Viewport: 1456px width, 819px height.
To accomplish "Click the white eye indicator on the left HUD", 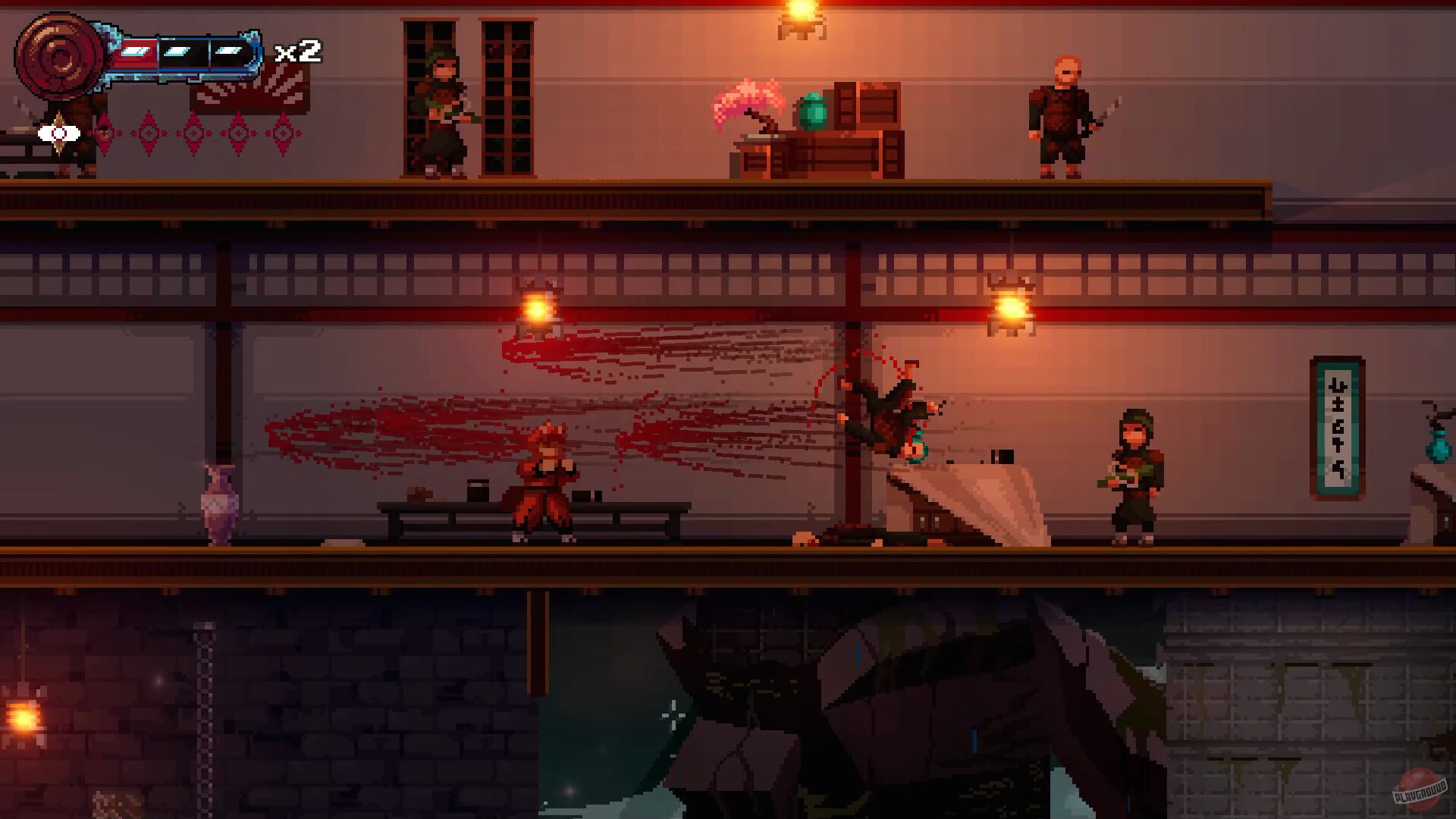I will tap(58, 133).
